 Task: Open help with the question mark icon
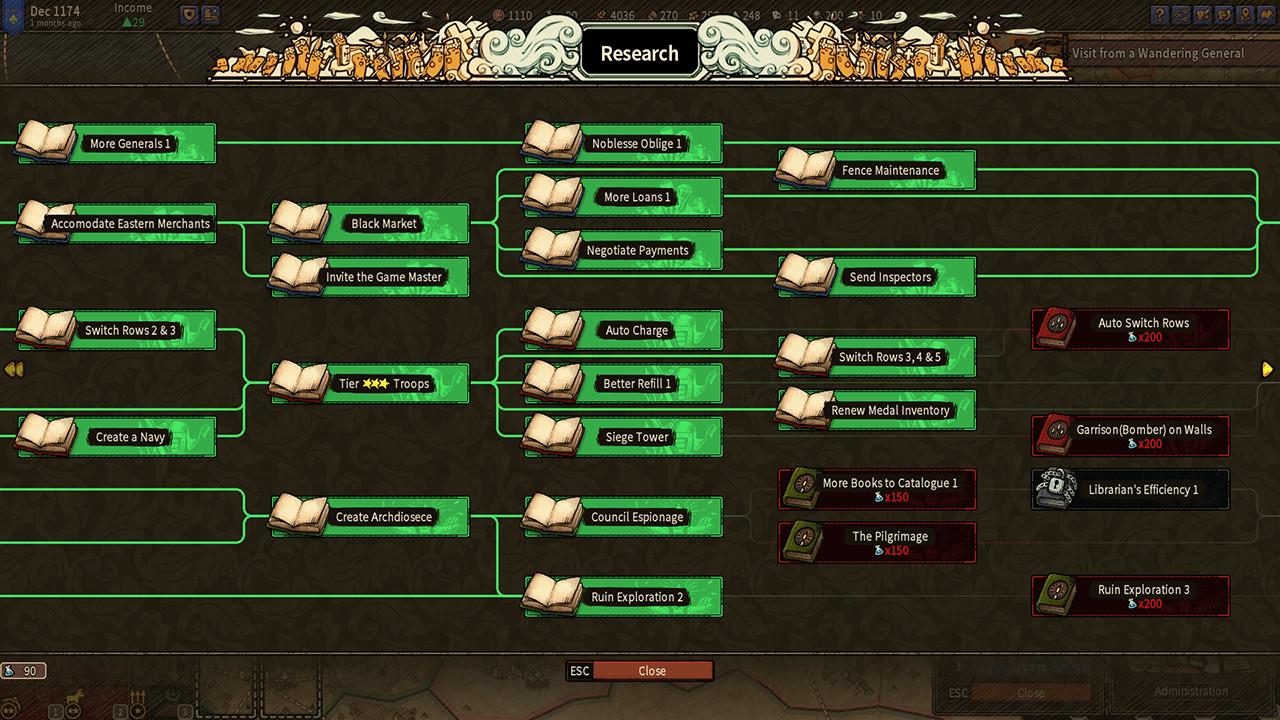pyautogui.click(x=1160, y=15)
